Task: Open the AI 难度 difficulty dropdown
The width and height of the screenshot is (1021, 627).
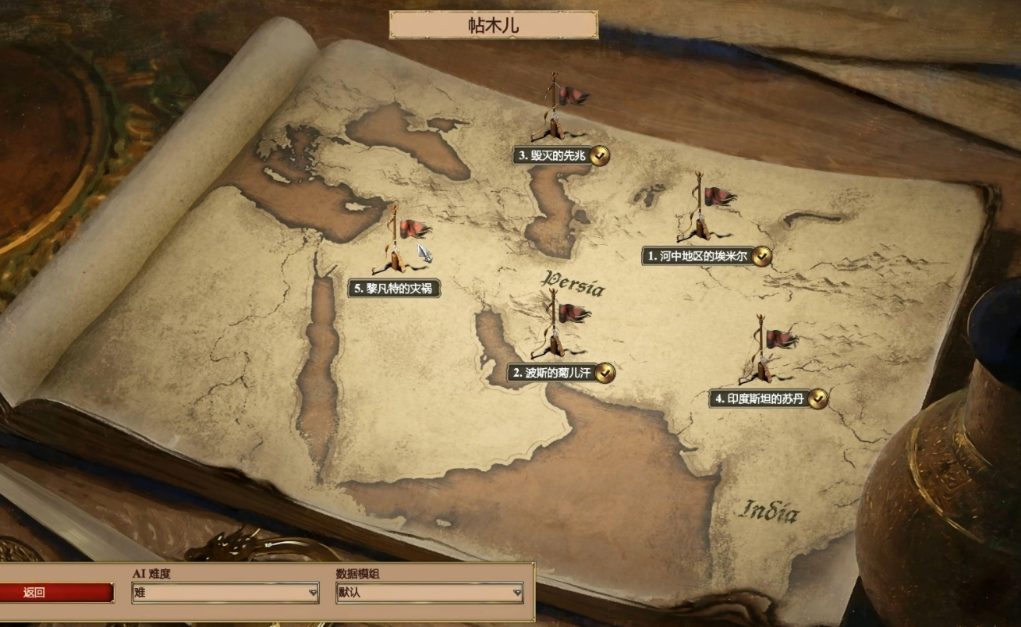Action: click(x=225, y=592)
